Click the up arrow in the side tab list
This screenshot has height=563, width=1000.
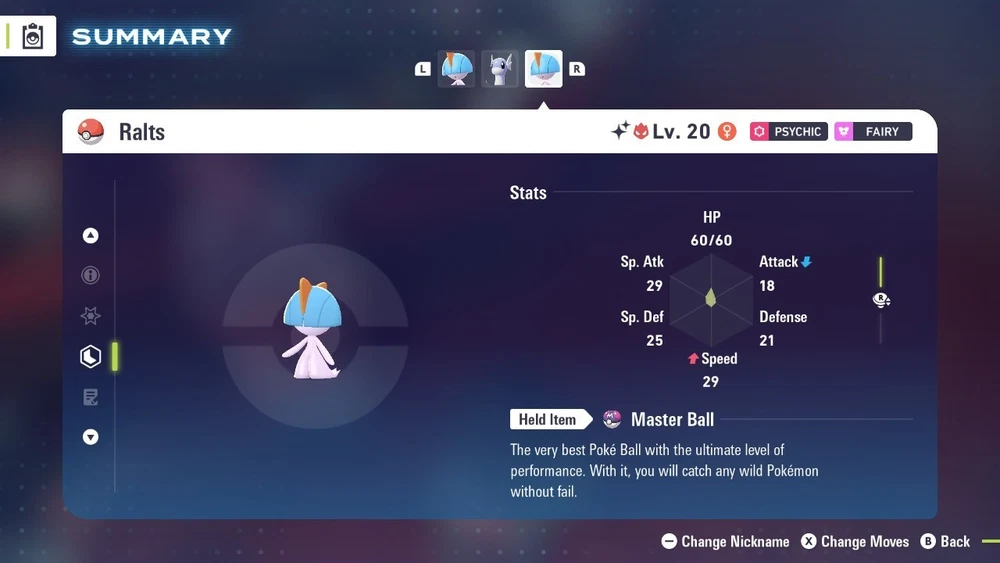pyautogui.click(x=91, y=236)
